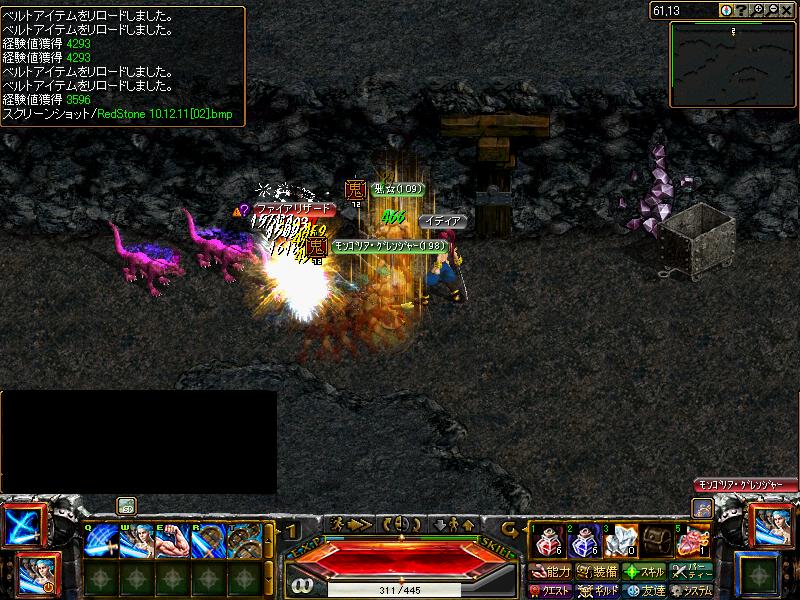Open the 友達 (friends) list
Viewport: 800px width, 600px height.
(x=645, y=591)
